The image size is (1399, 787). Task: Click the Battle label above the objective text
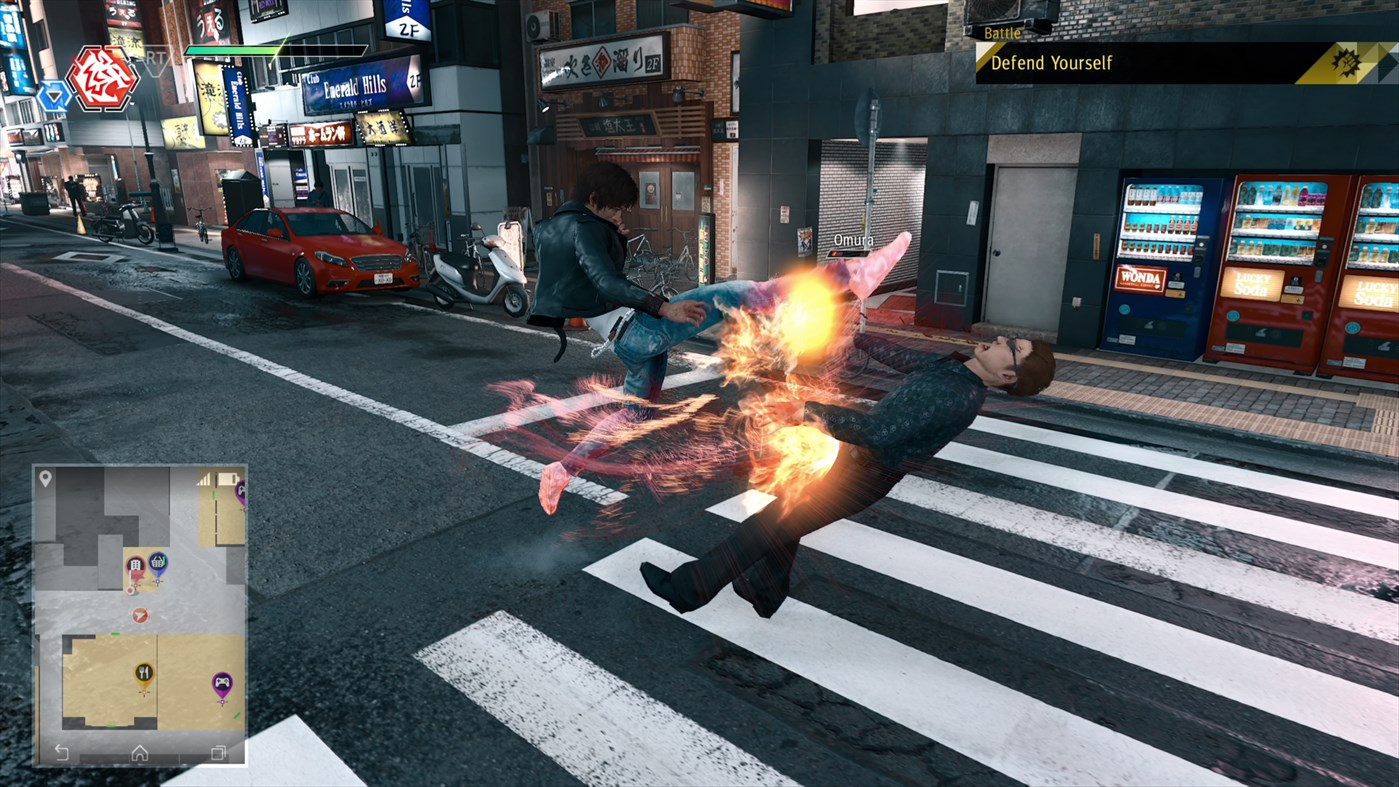click(x=1004, y=32)
